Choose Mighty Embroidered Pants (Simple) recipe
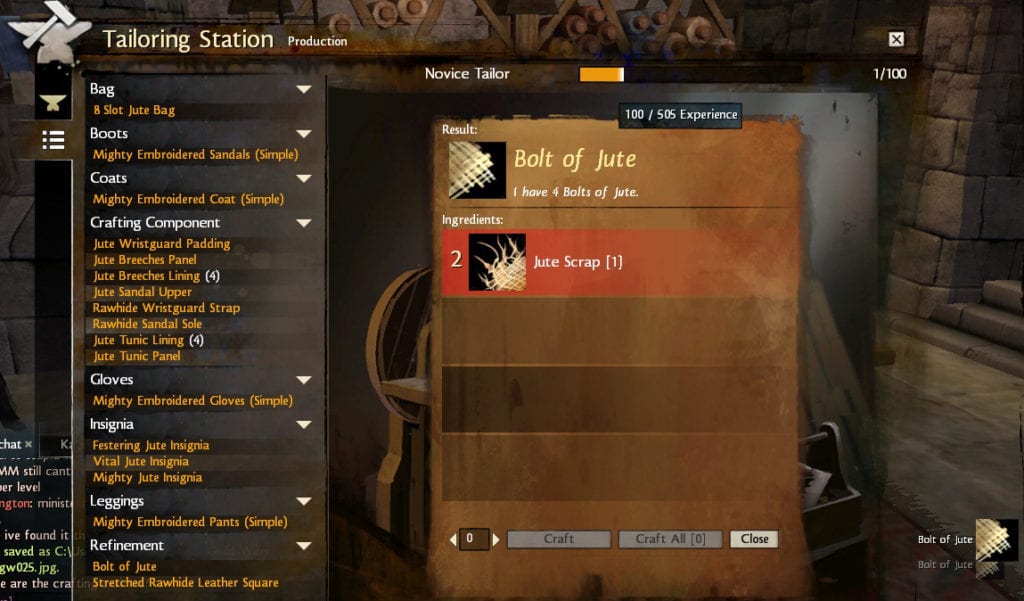This screenshot has width=1024, height=601. [x=189, y=522]
